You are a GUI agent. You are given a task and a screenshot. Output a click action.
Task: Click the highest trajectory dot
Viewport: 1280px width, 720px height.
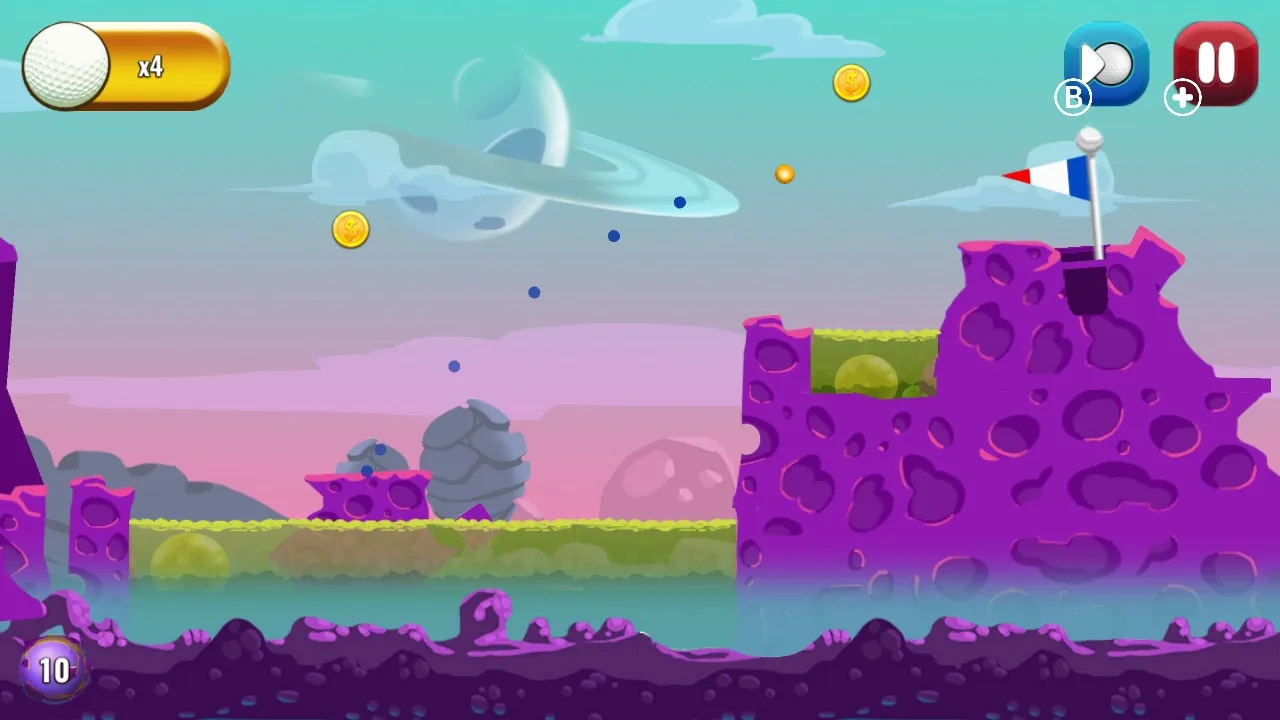coord(680,202)
